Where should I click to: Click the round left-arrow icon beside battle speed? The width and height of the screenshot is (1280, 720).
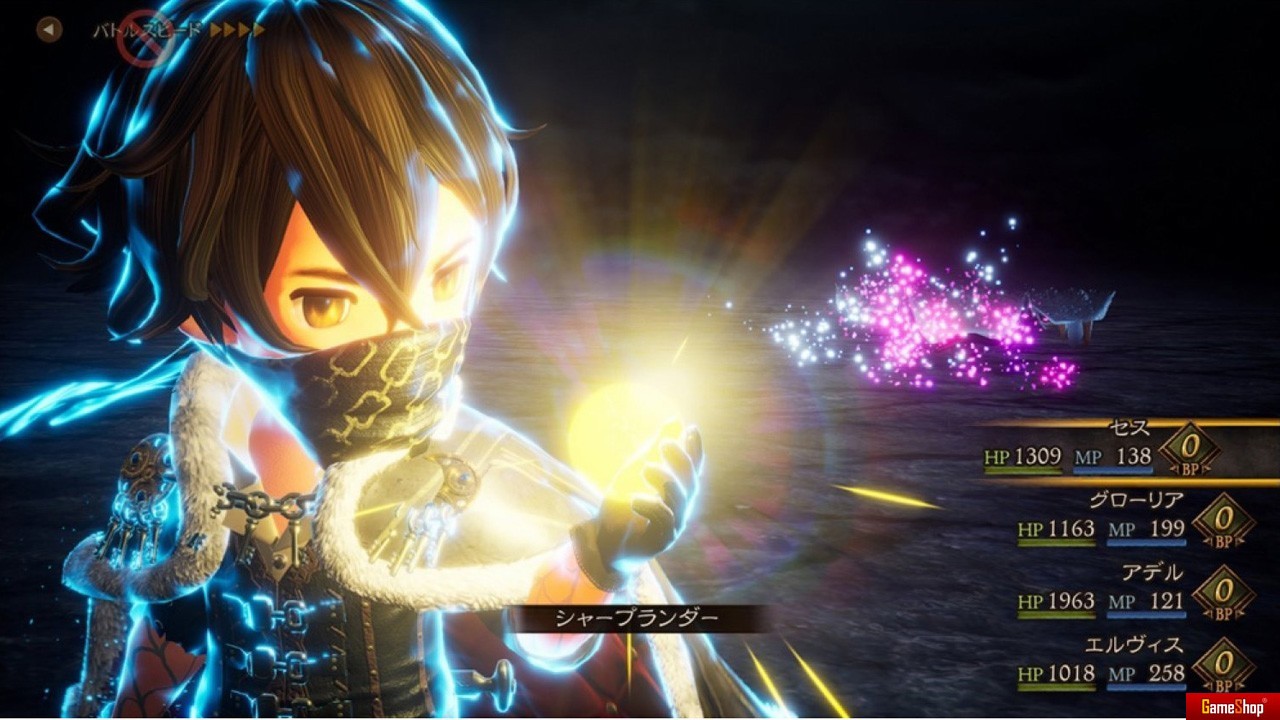[49, 30]
